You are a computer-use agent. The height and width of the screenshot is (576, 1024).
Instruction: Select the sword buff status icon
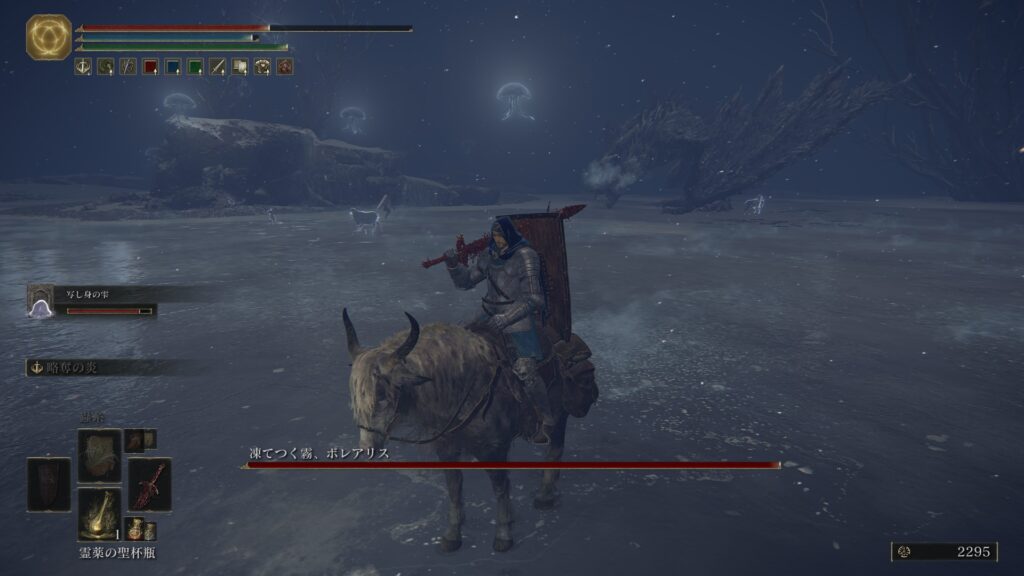217,67
